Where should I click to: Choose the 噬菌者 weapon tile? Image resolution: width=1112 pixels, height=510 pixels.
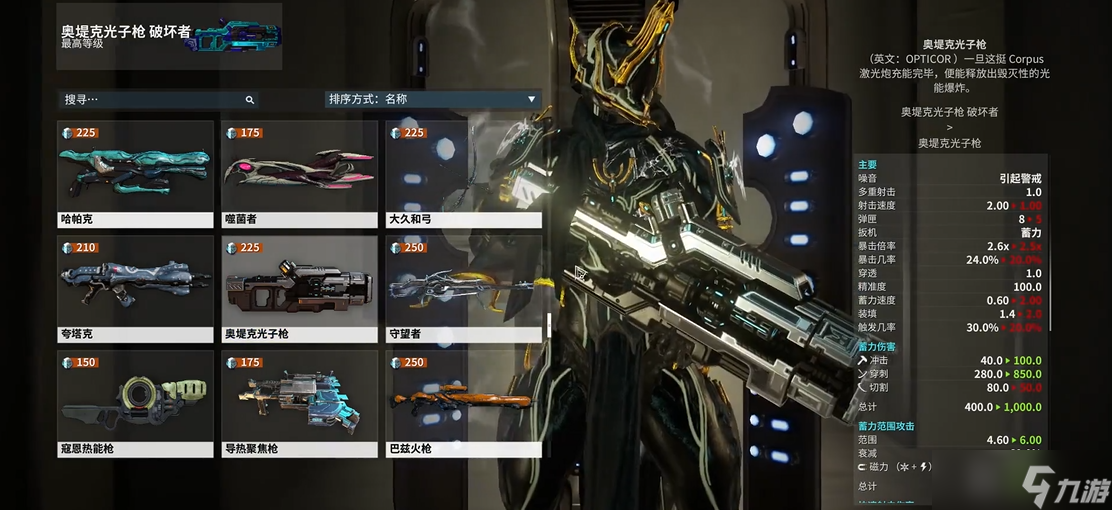coord(299,174)
